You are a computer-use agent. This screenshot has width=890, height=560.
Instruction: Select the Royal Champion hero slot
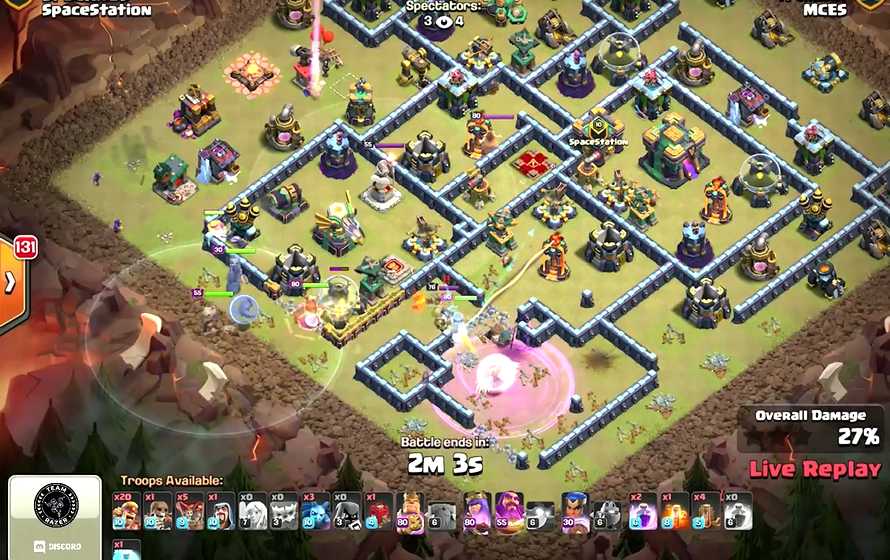click(574, 510)
